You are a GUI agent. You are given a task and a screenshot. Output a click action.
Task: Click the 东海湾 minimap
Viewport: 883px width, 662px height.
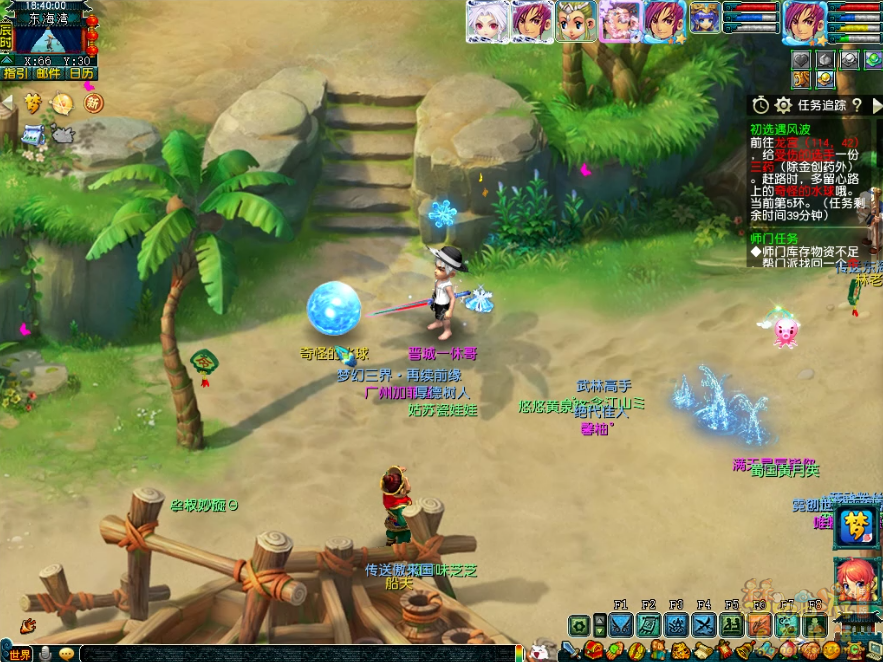coord(50,38)
